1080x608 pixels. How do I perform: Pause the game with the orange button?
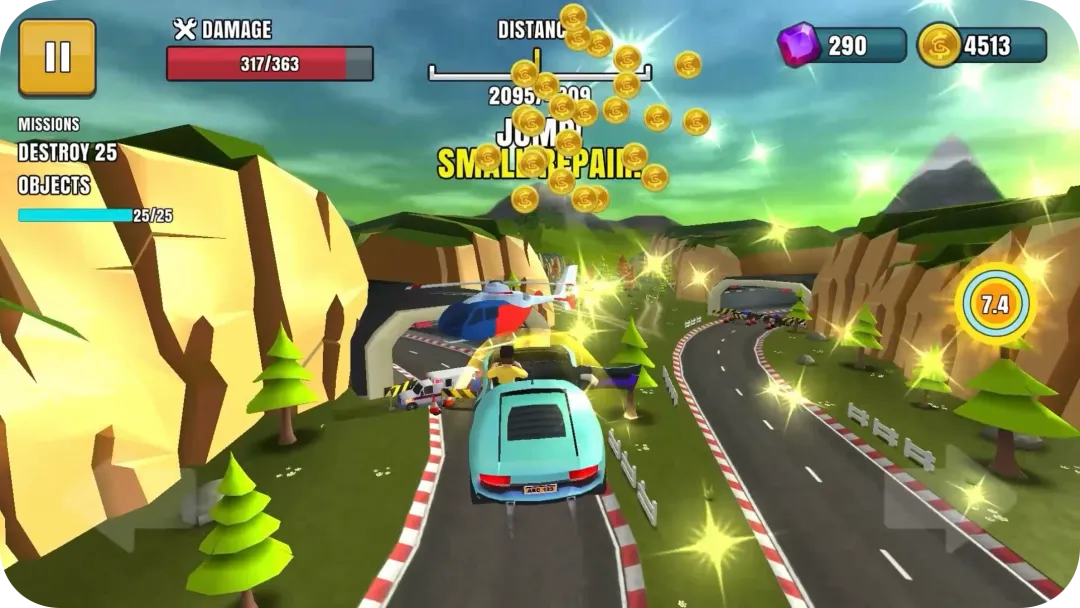click(57, 57)
